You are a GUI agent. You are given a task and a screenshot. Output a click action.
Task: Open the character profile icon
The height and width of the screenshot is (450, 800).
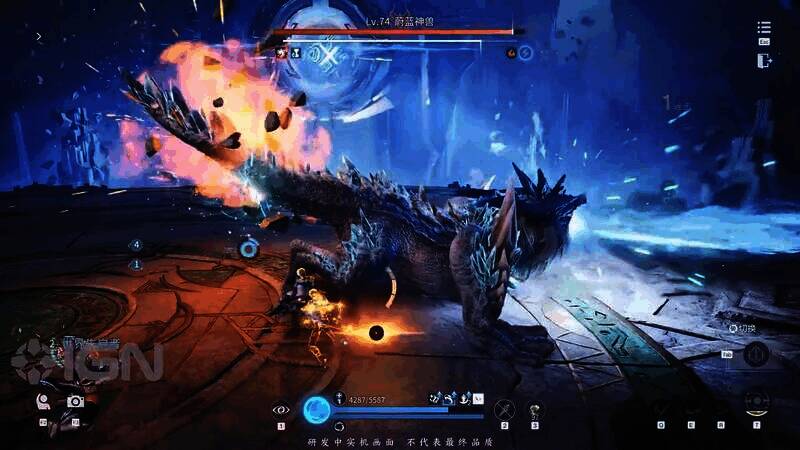coord(44,401)
